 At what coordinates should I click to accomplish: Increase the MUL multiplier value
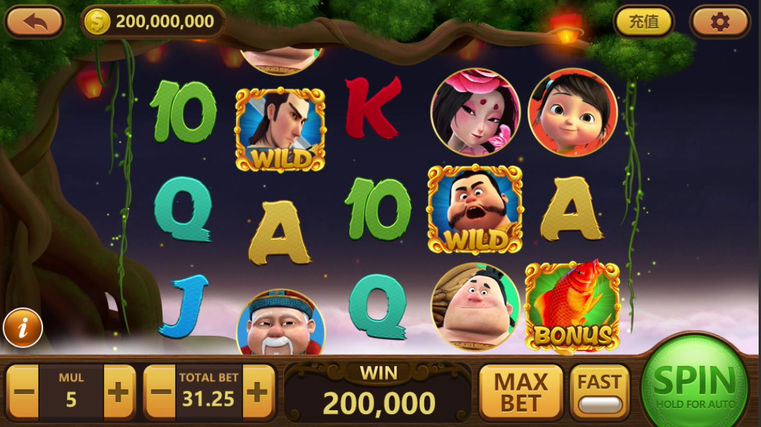pos(119,391)
